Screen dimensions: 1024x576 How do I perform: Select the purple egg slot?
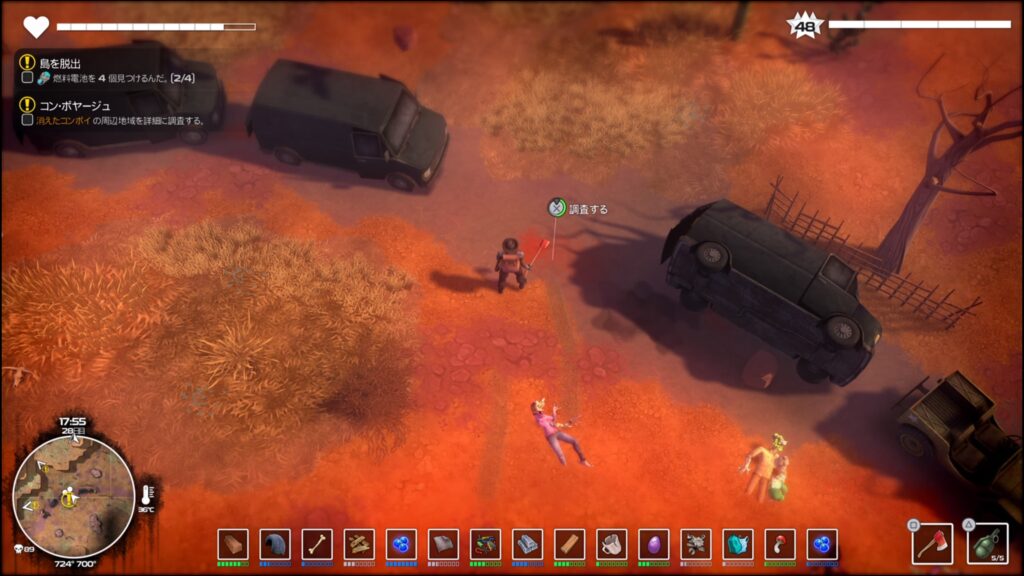coord(653,544)
